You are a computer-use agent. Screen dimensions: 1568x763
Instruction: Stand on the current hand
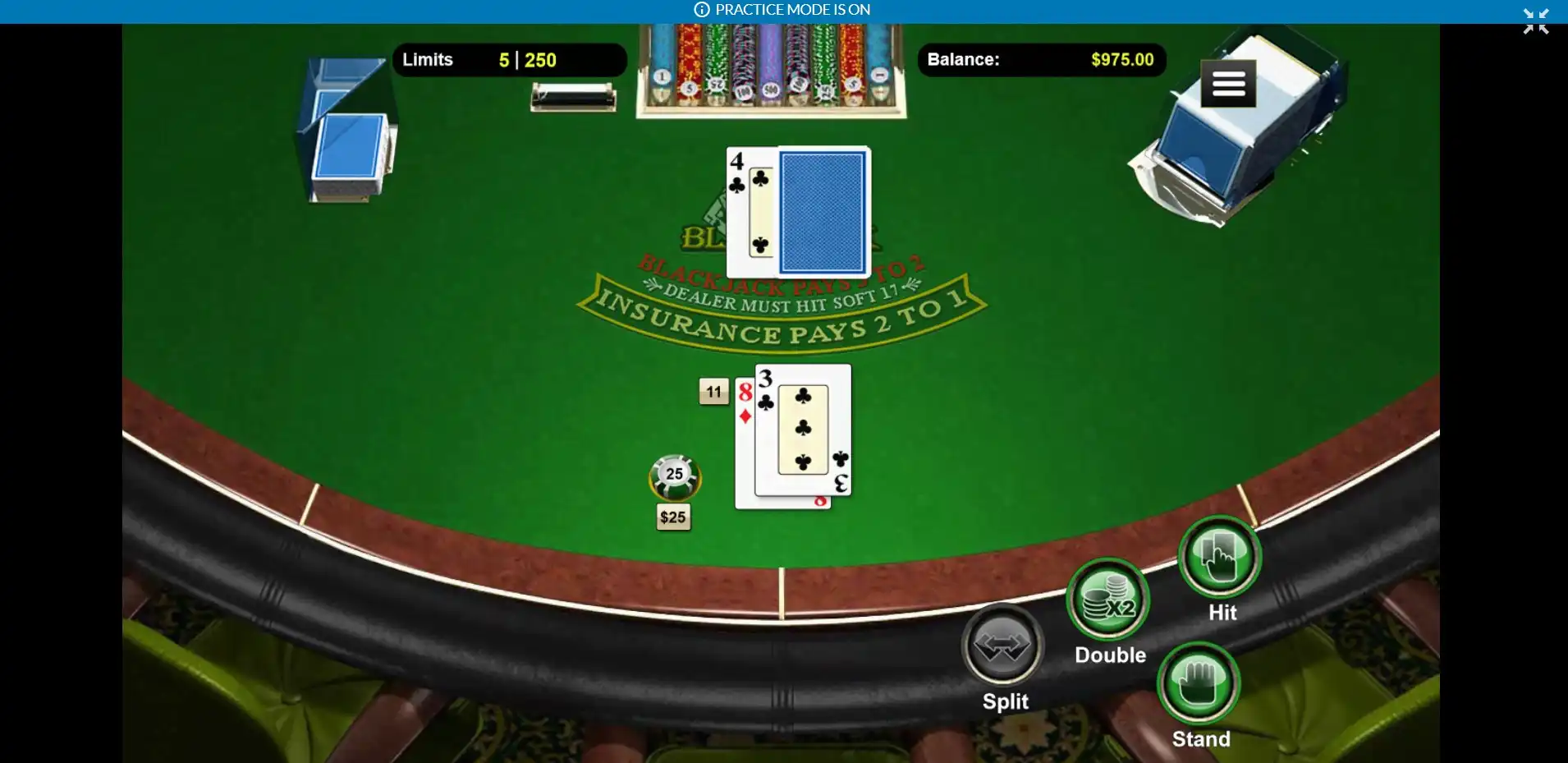pyautogui.click(x=1199, y=683)
